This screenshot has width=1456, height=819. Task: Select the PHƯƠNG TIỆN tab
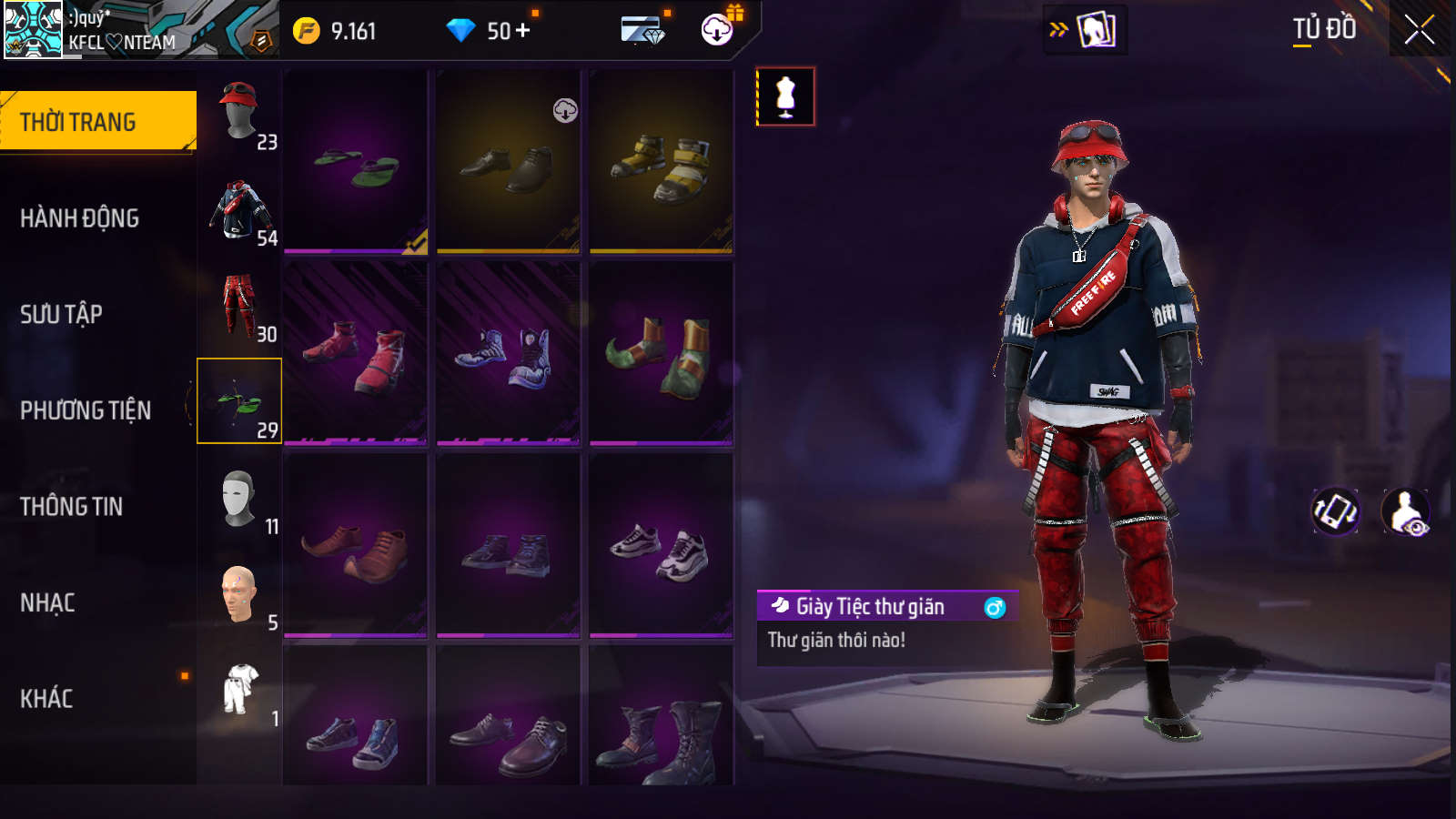tap(86, 410)
